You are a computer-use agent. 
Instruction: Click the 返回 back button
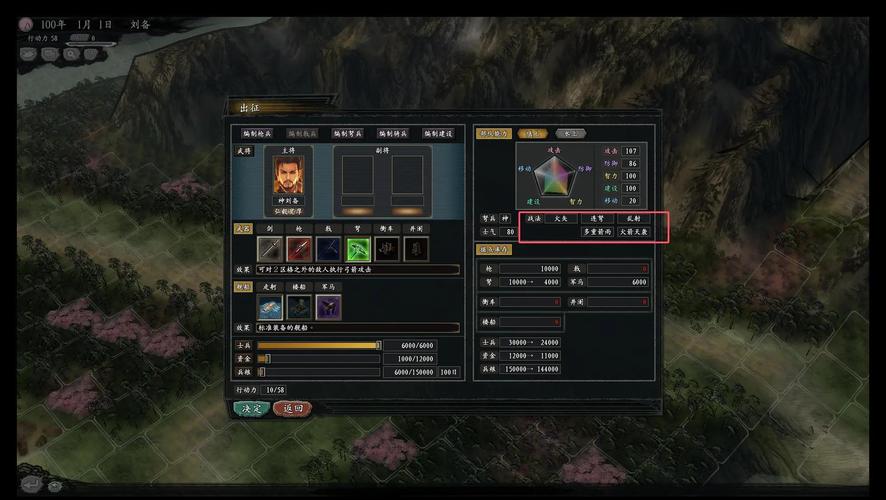coord(292,408)
